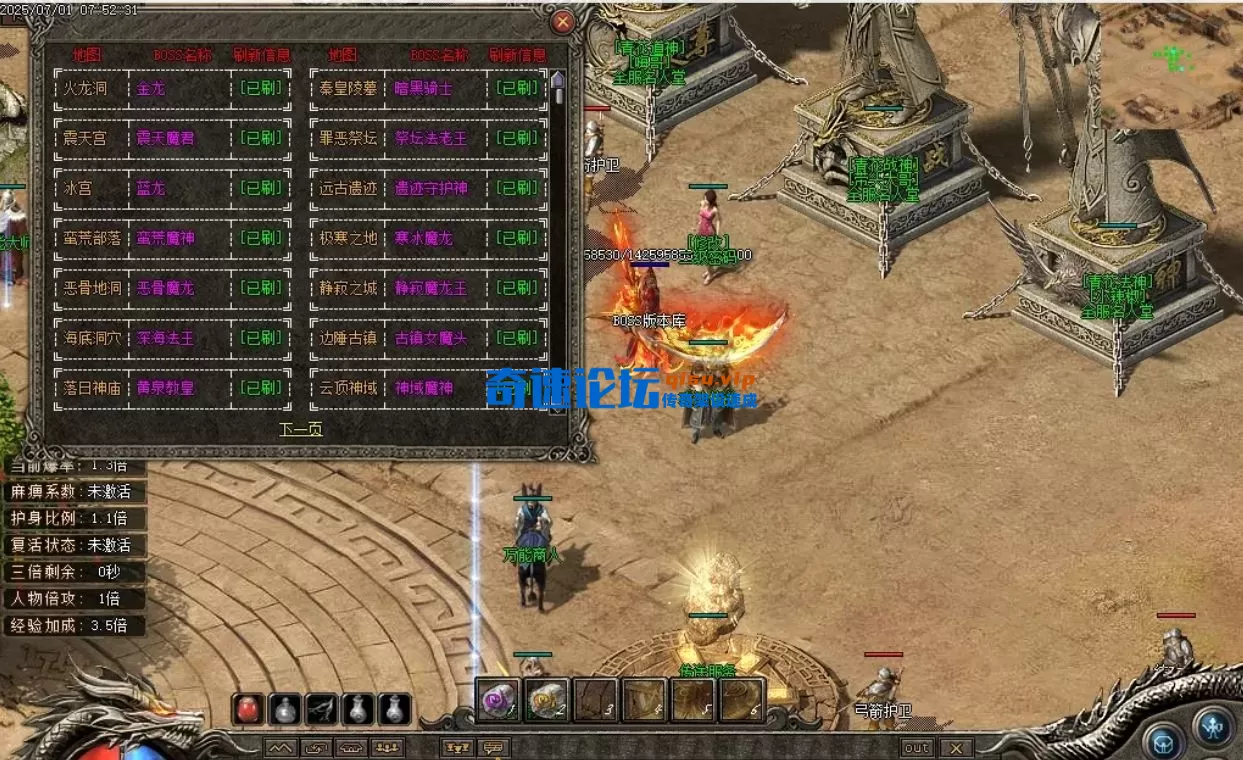
Task: Pick the 蛮荒魔神 boss entry
Action: click(x=166, y=238)
